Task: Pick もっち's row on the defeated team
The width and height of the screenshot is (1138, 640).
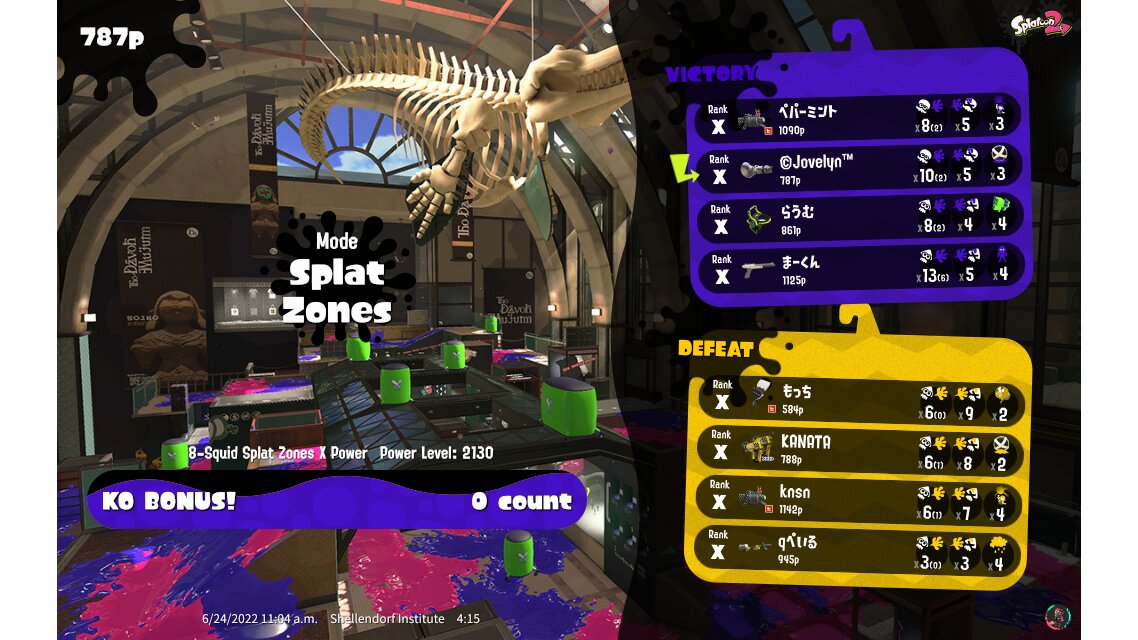Action: 860,397
